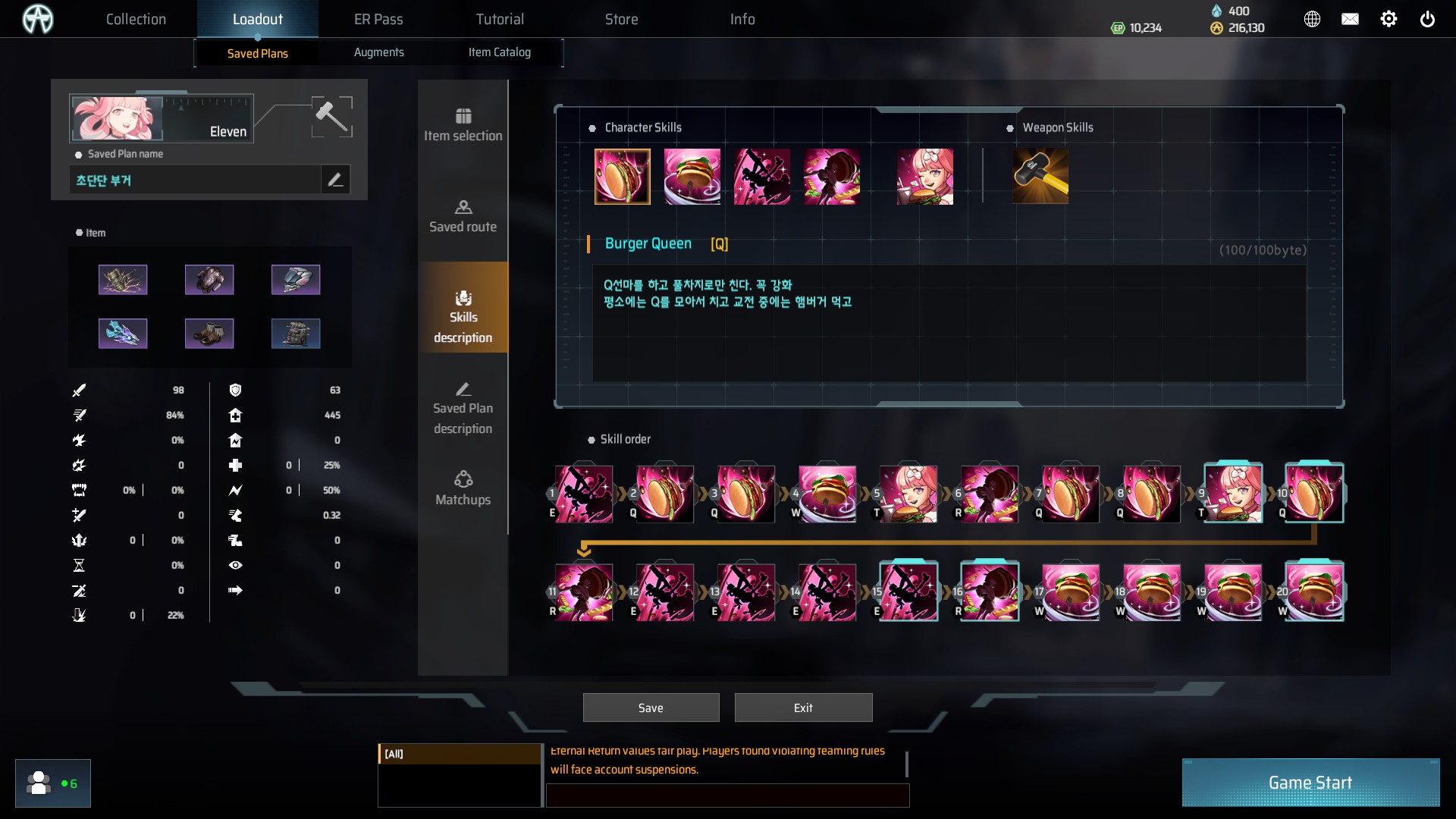This screenshot has width=1456, height=819.
Task: Click the mail envelope icon
Action: click(1350, 19)
